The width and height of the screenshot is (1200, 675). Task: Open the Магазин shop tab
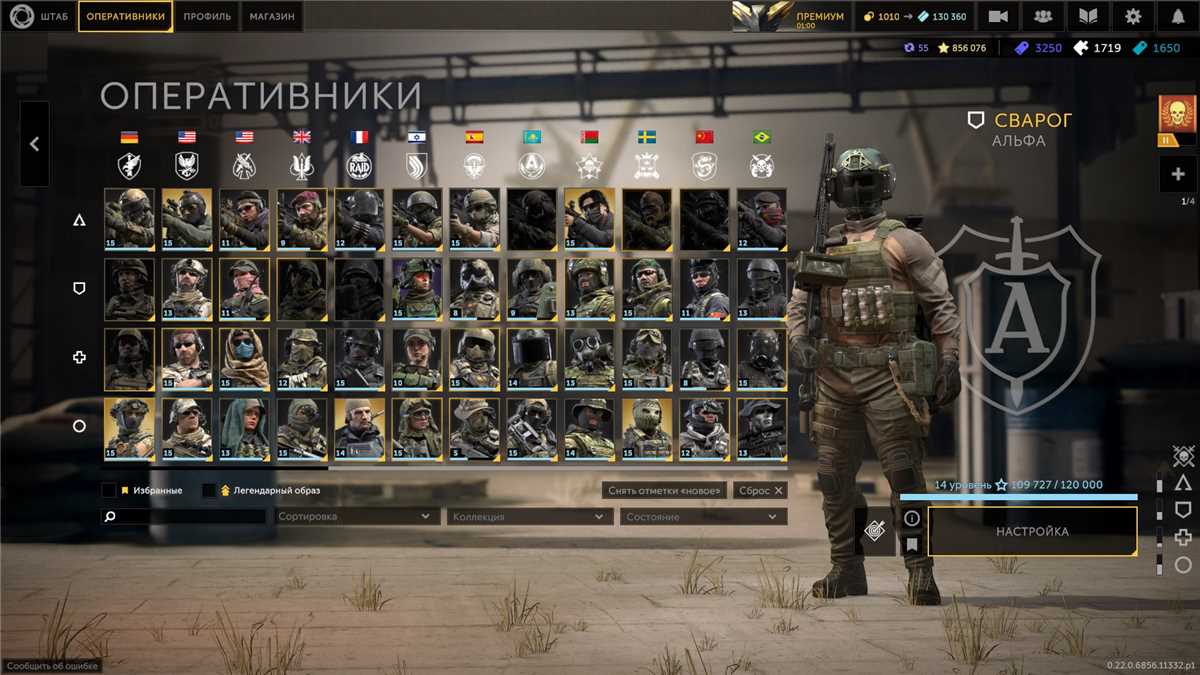click(x=272, y=16)
